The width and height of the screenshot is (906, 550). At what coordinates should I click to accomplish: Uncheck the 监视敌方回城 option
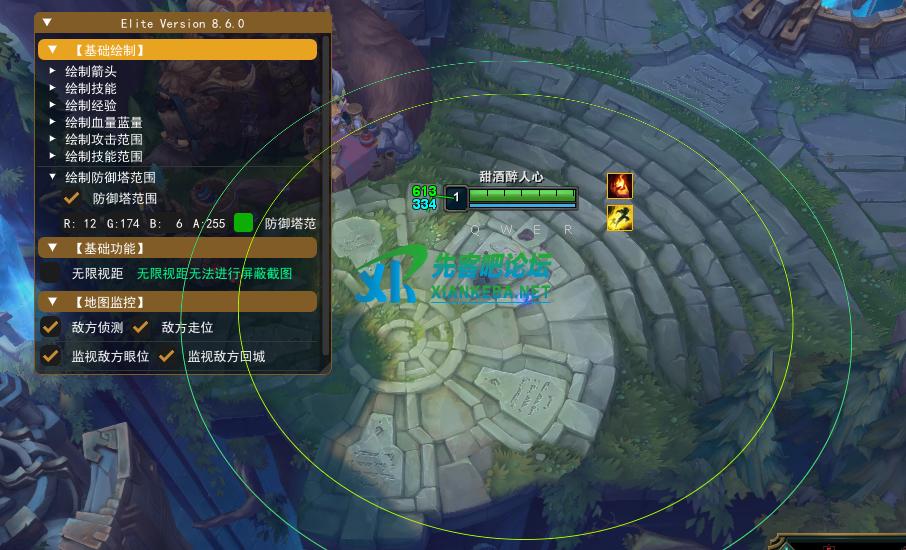click(x=167, y=356)
